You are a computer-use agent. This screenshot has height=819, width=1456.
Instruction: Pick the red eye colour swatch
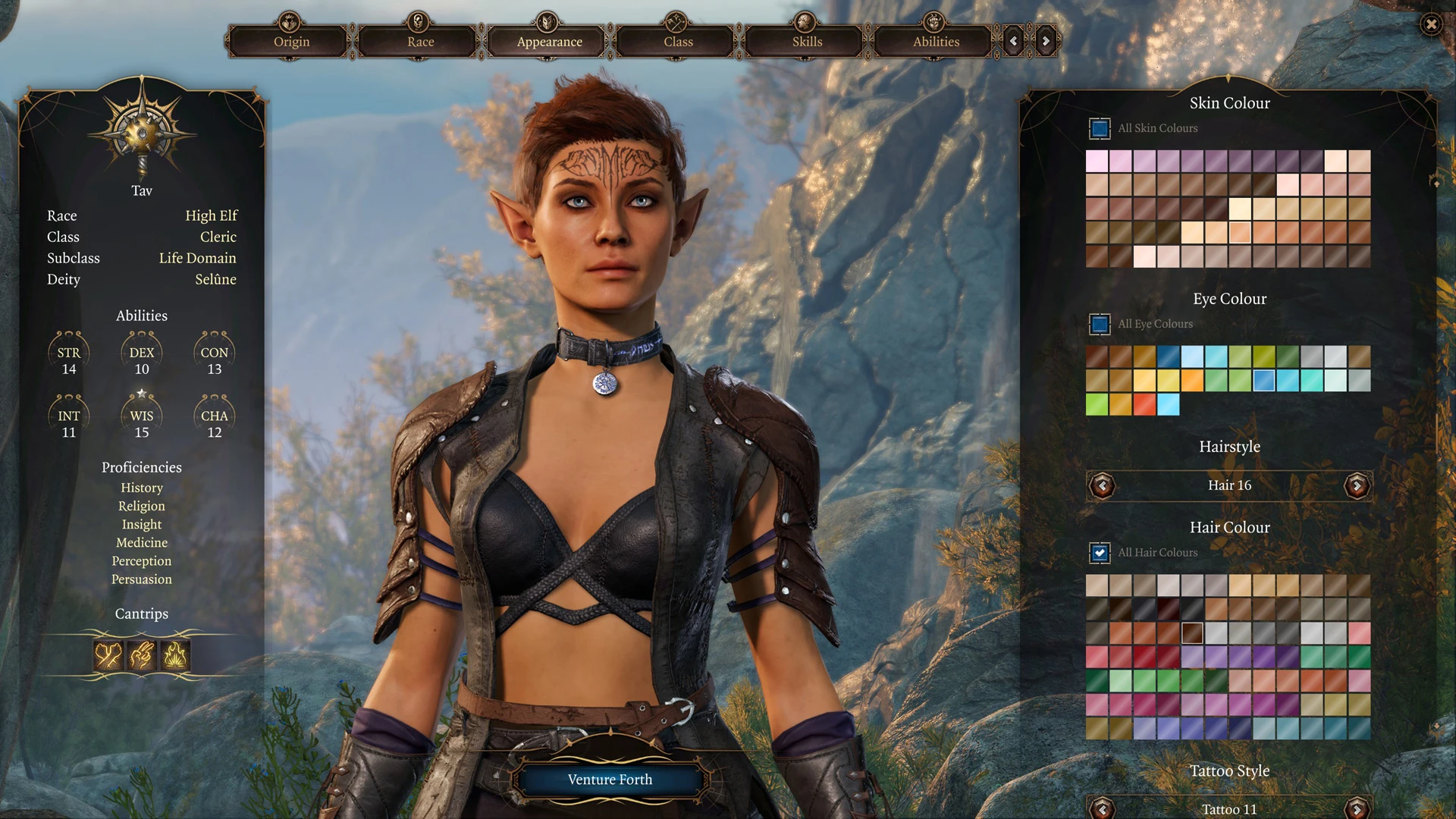tap(1144, 404)
